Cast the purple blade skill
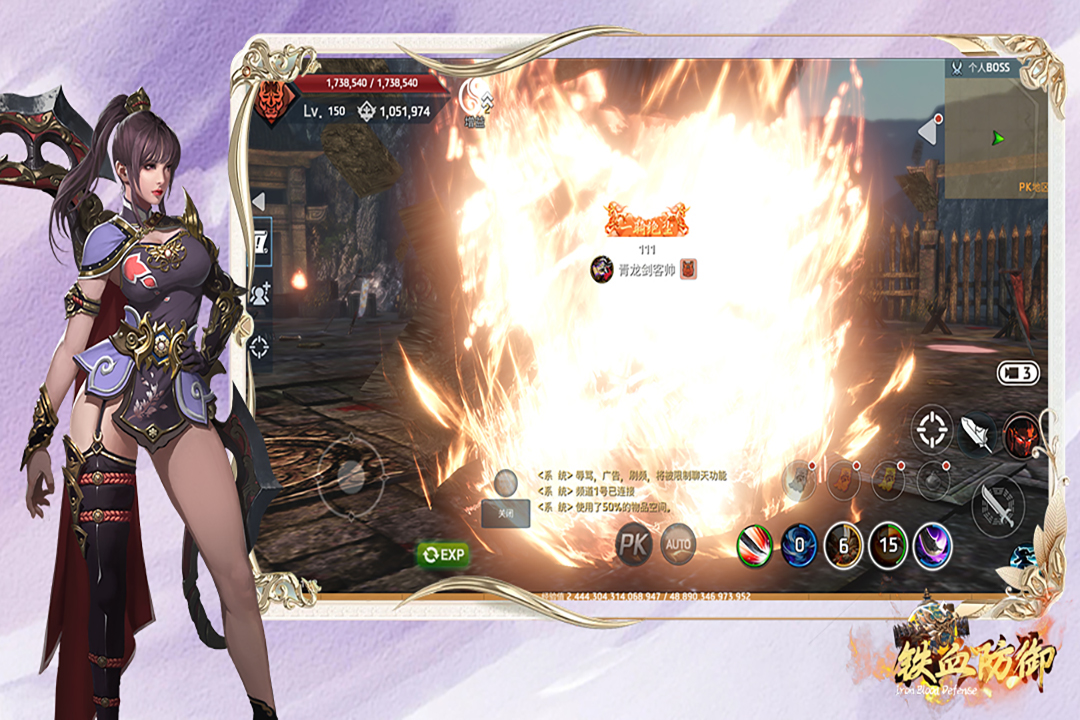 [x=932, y=546]
